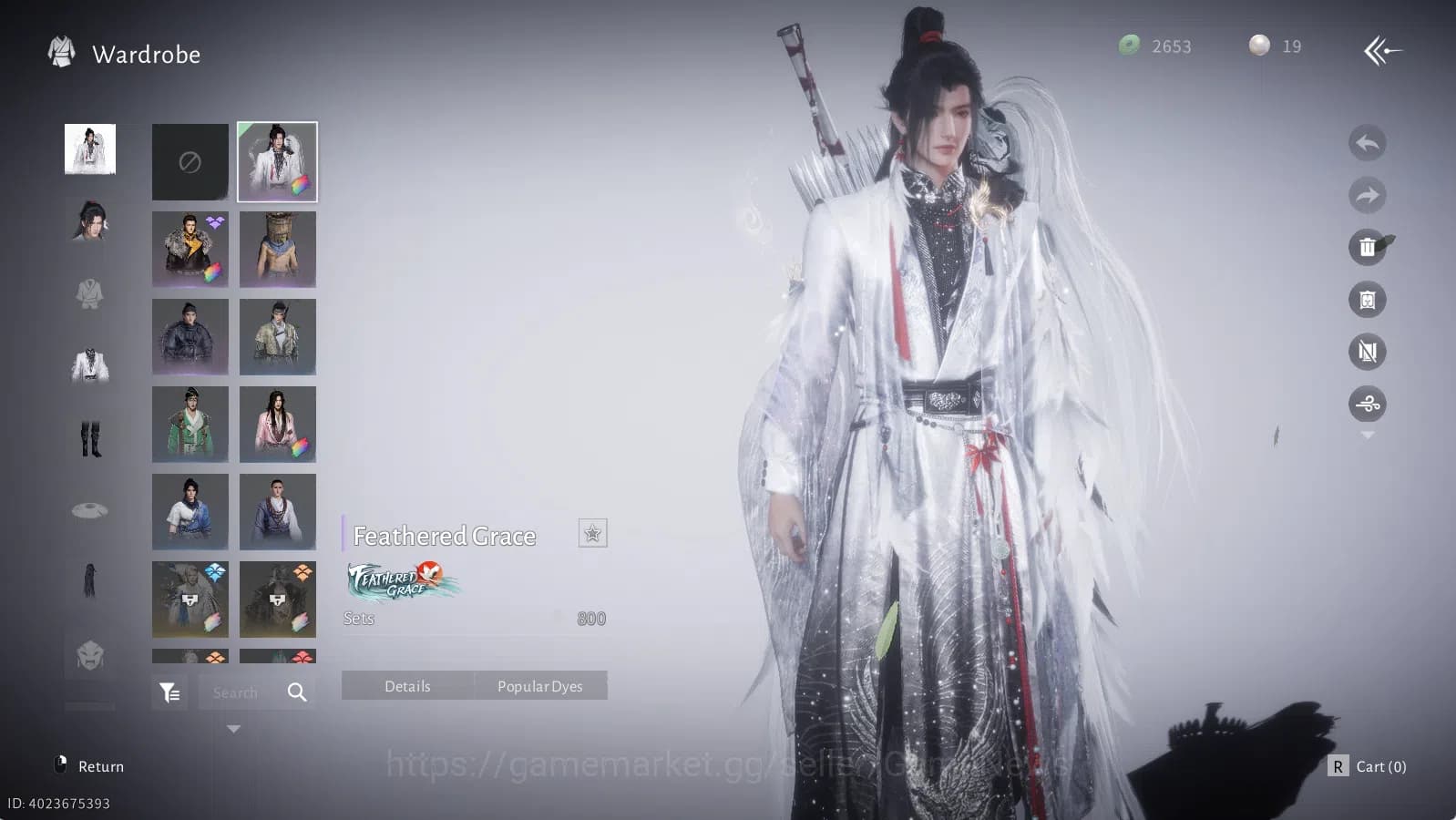
Task: Toggle the favorite star for Feathered Grace
Action: point(593,534)
